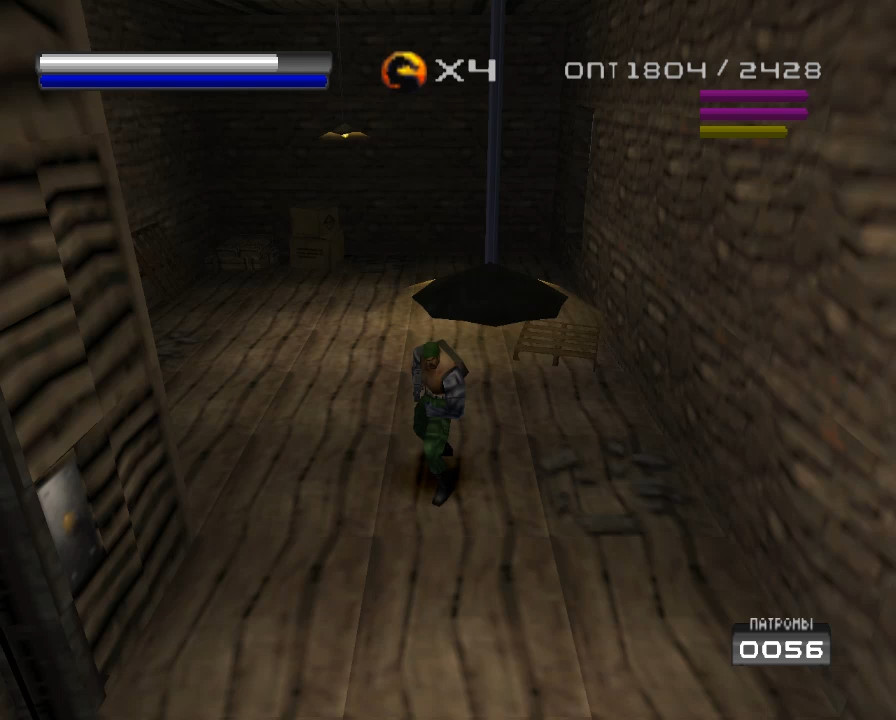Viewport: 896px width, 720px height.
Task: Click the Mortal Kombat dragon lives icon
Action: pyautogui.click(x=404, y=70)
